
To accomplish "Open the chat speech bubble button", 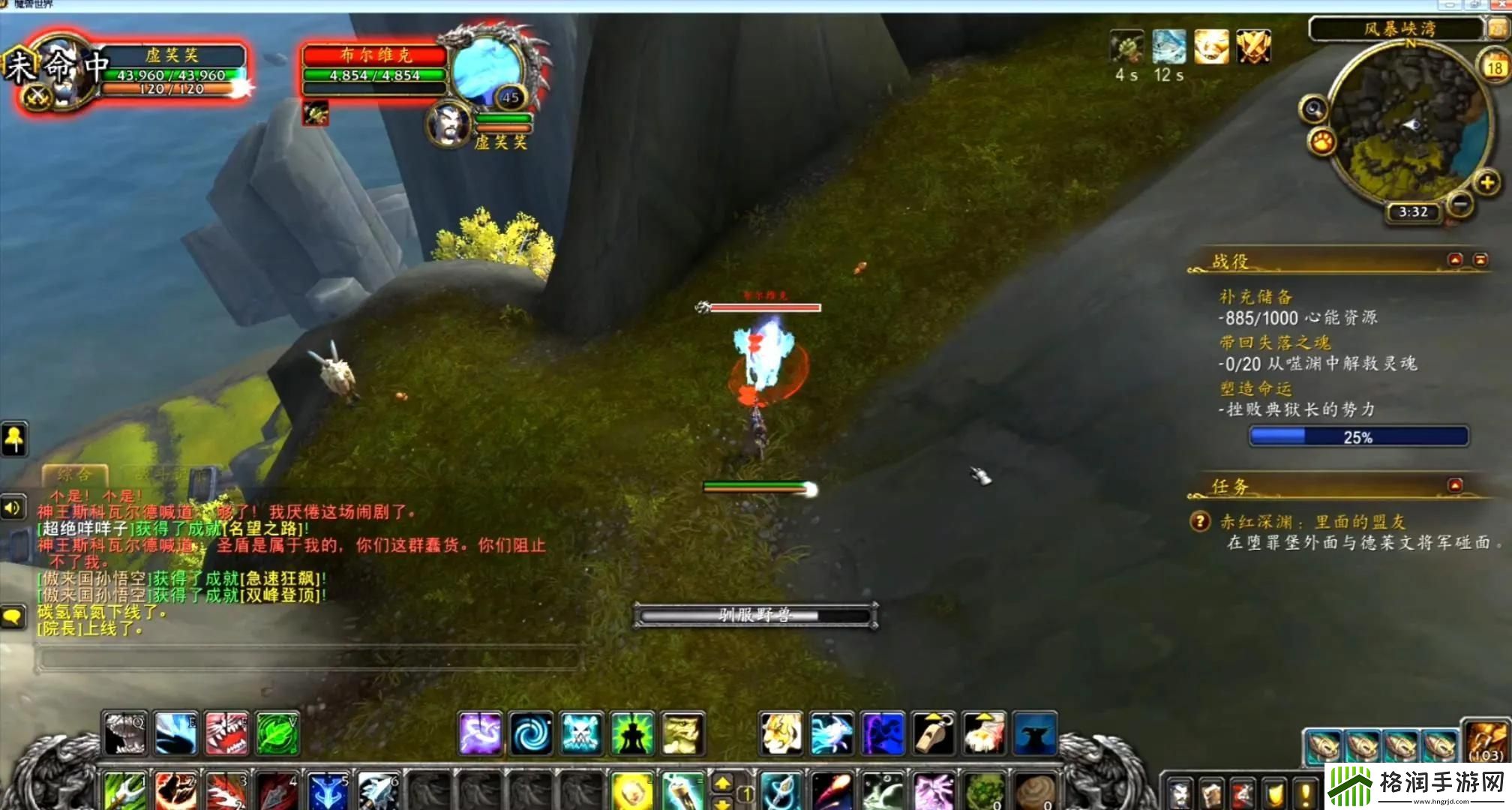I will pyautogui.click(x=13, y=617).
